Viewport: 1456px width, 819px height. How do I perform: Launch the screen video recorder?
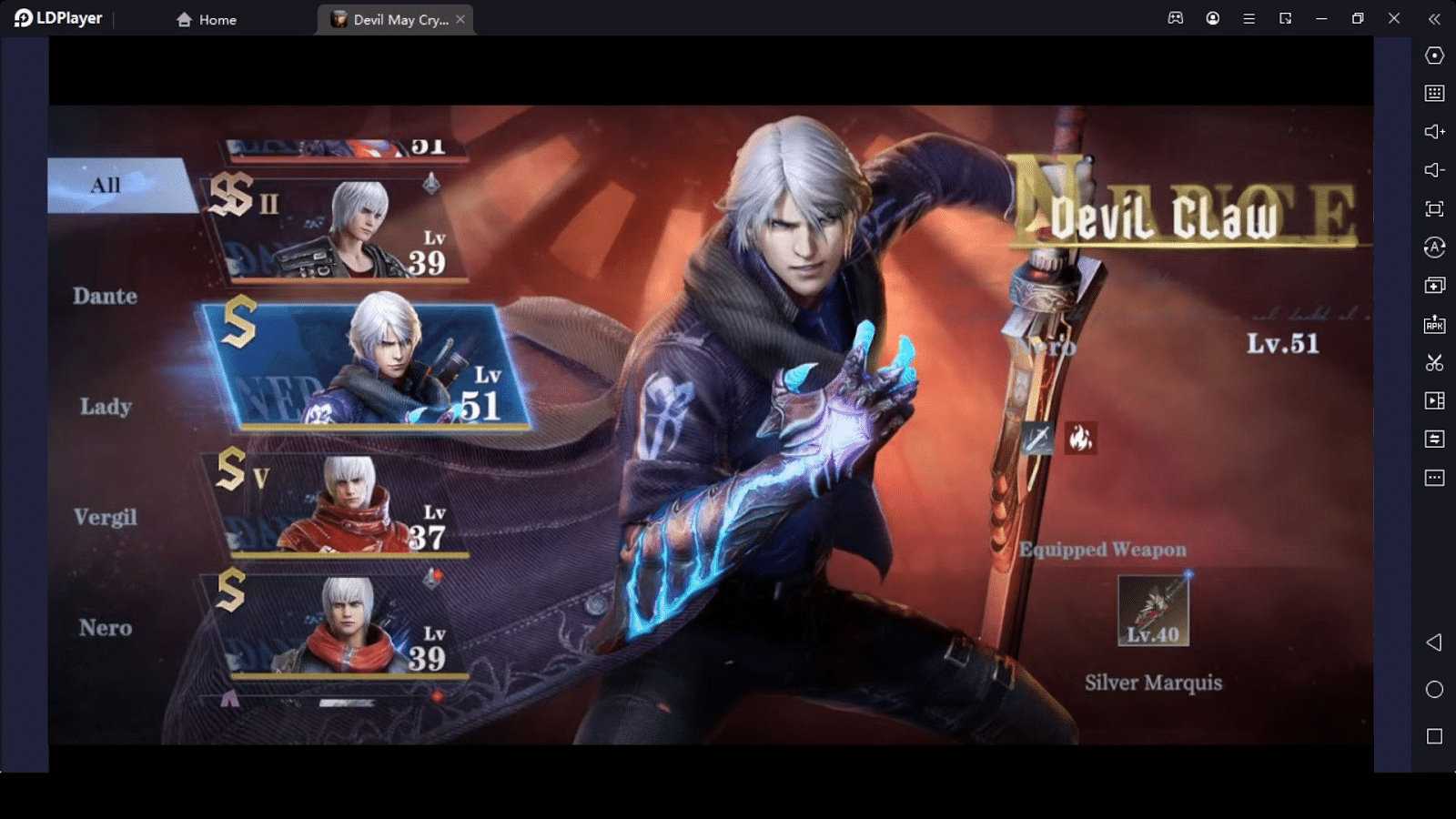[1433, 400]
